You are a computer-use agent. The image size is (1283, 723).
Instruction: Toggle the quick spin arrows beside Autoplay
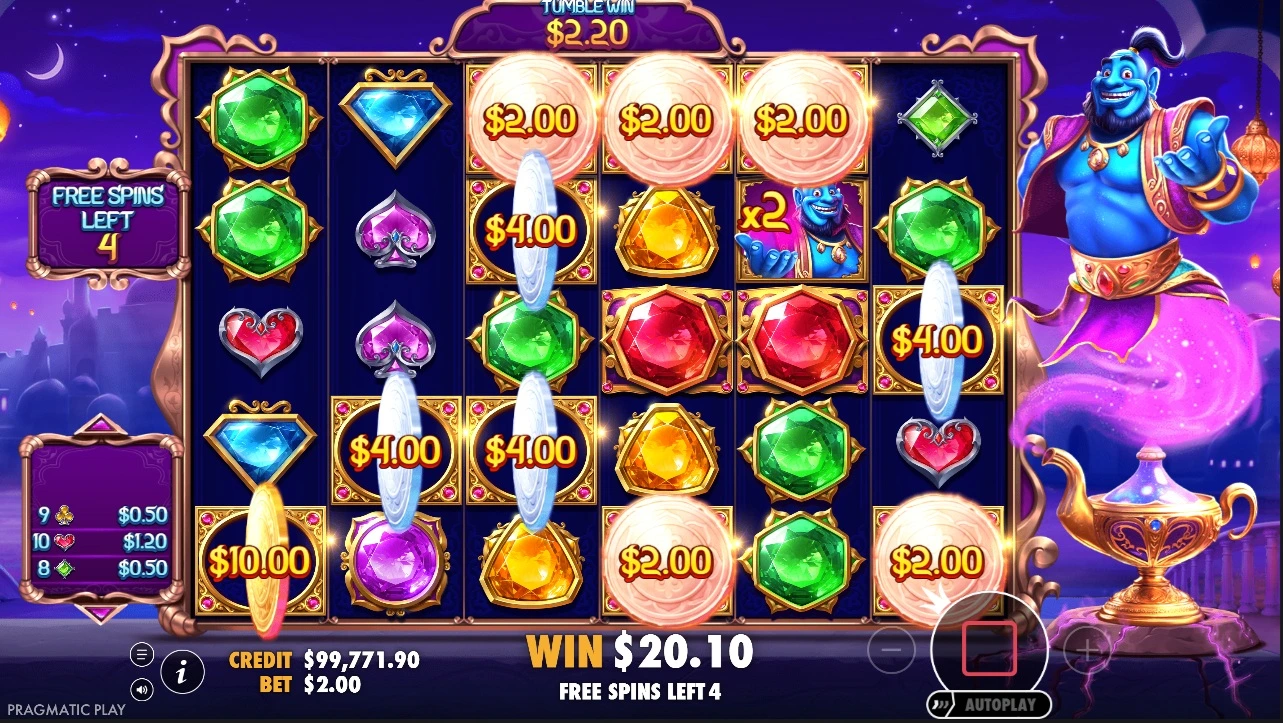[941, 704]
